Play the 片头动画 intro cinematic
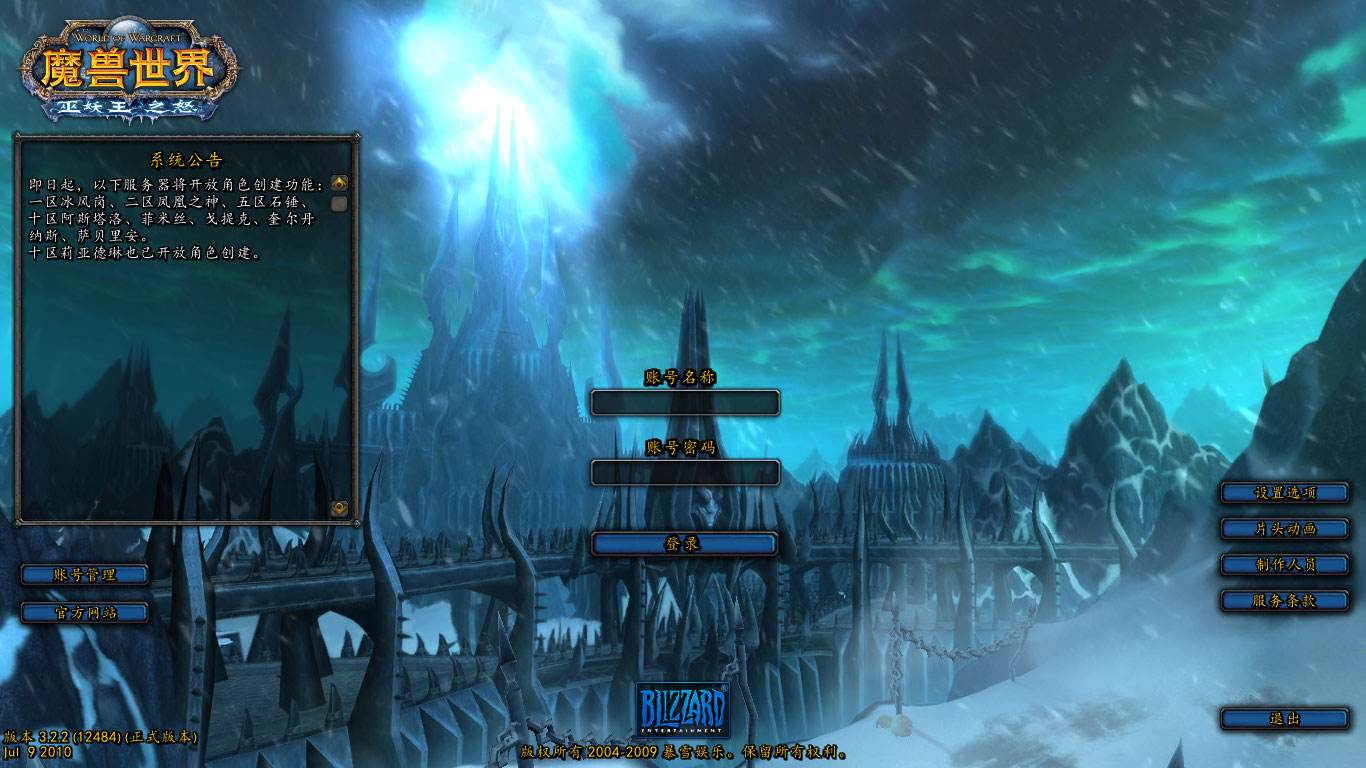The height and width of the screenshot is (768, 1366). point(1285,528)
